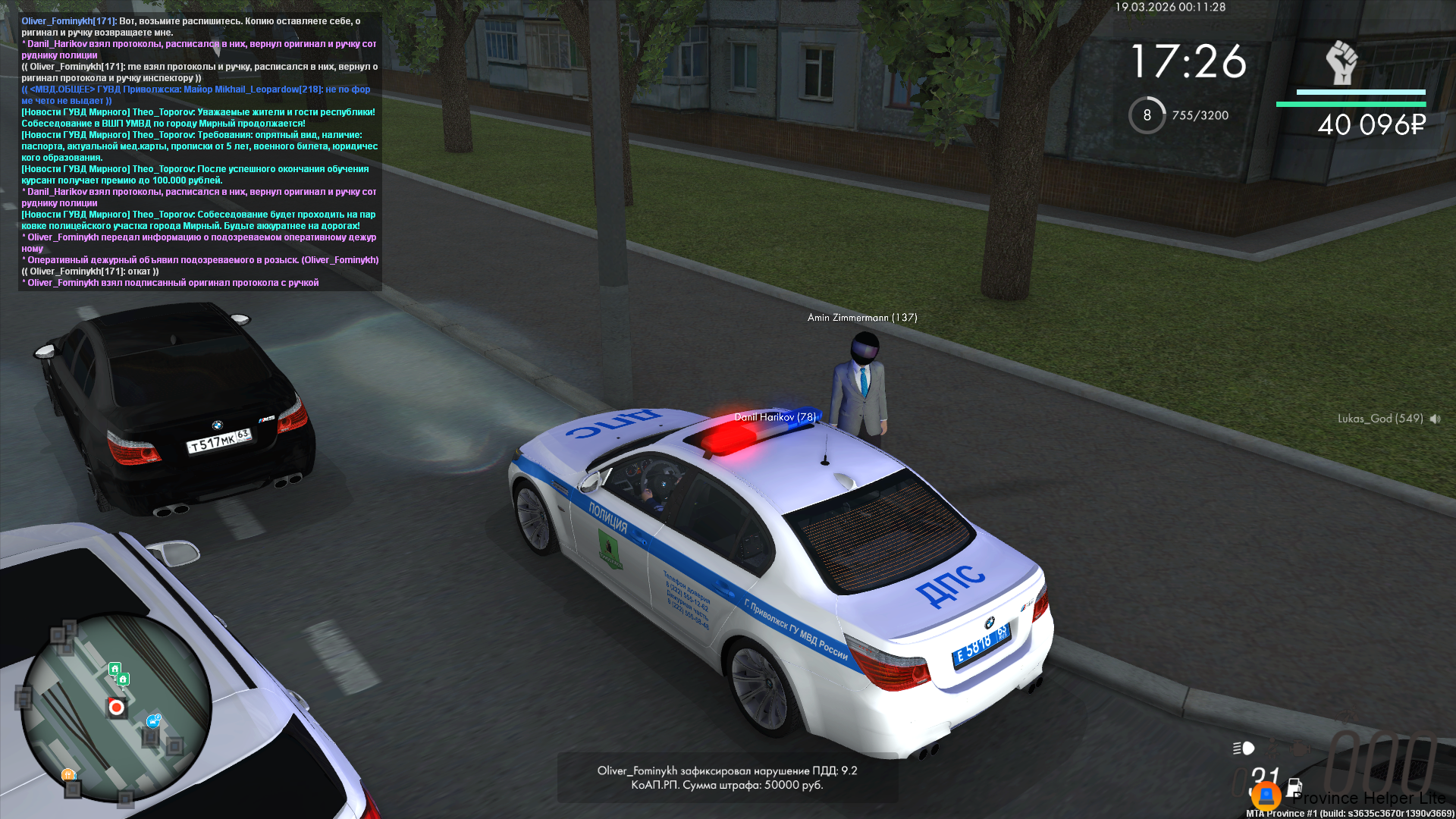Click the speaker icon beside Lukas_God
This screenshot has height=819, width=1456.
pyautogui.click(x=1435, y=419)
